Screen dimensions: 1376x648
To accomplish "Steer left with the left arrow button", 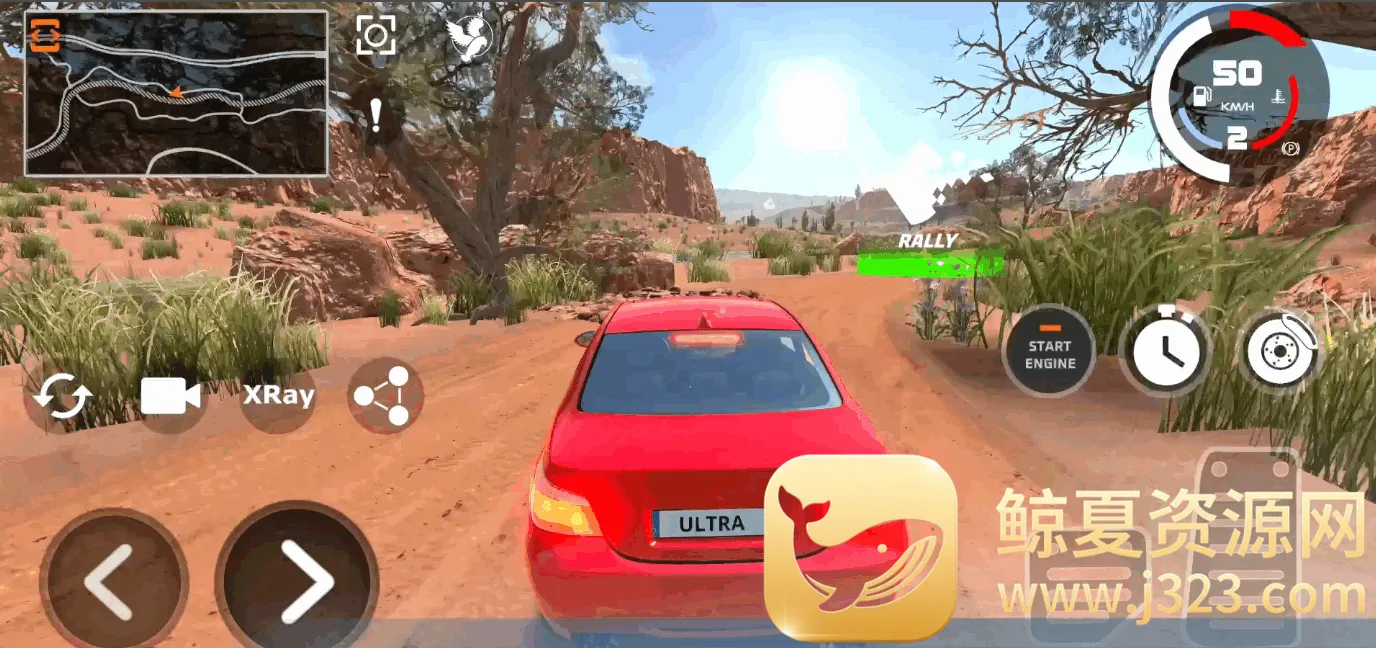I will pos(113,581).
